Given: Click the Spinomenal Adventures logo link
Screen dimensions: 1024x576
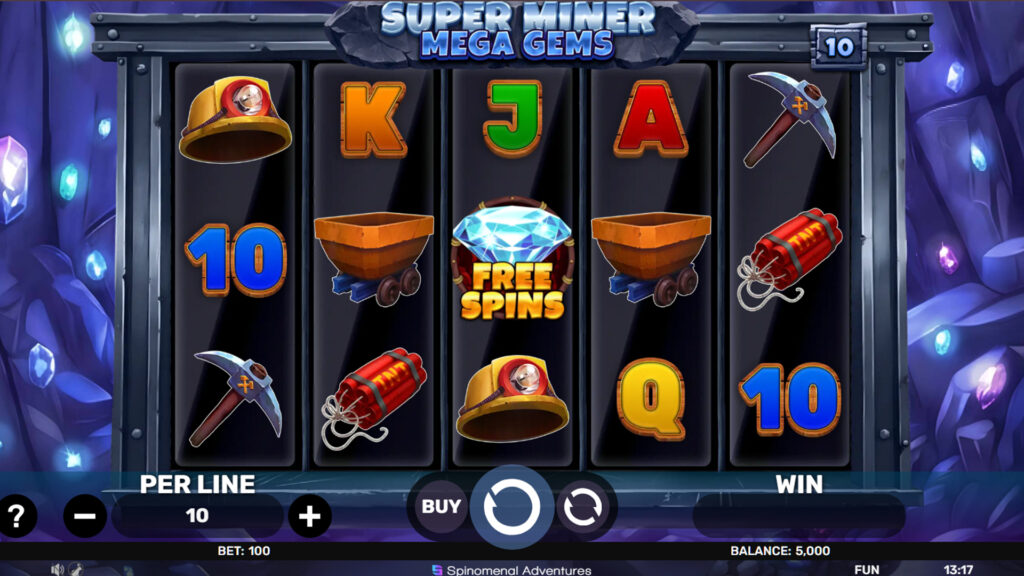Looking at the screenshot, I should [x=511, y=570].
